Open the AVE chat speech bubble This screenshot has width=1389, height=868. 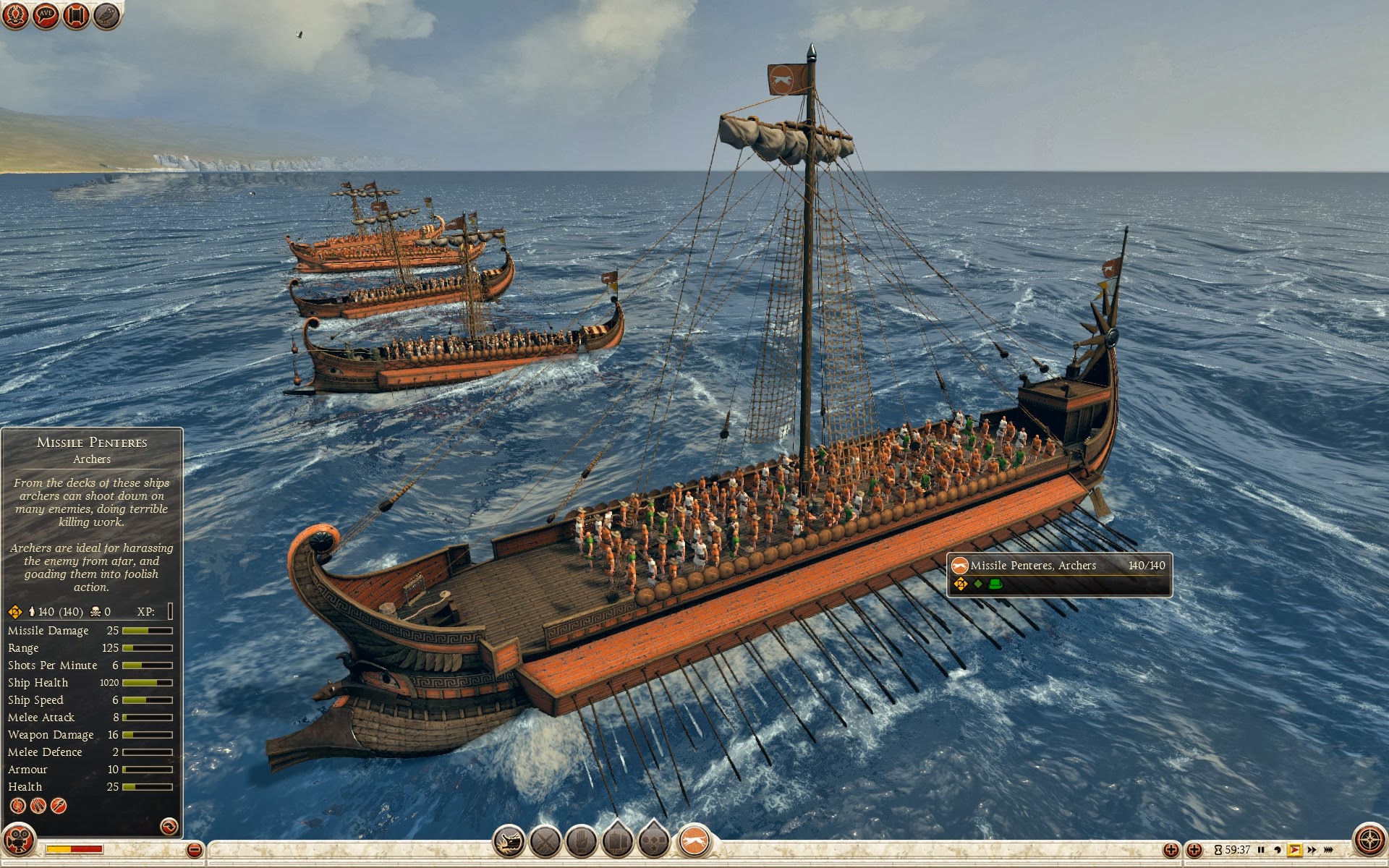tap(46, 15)
